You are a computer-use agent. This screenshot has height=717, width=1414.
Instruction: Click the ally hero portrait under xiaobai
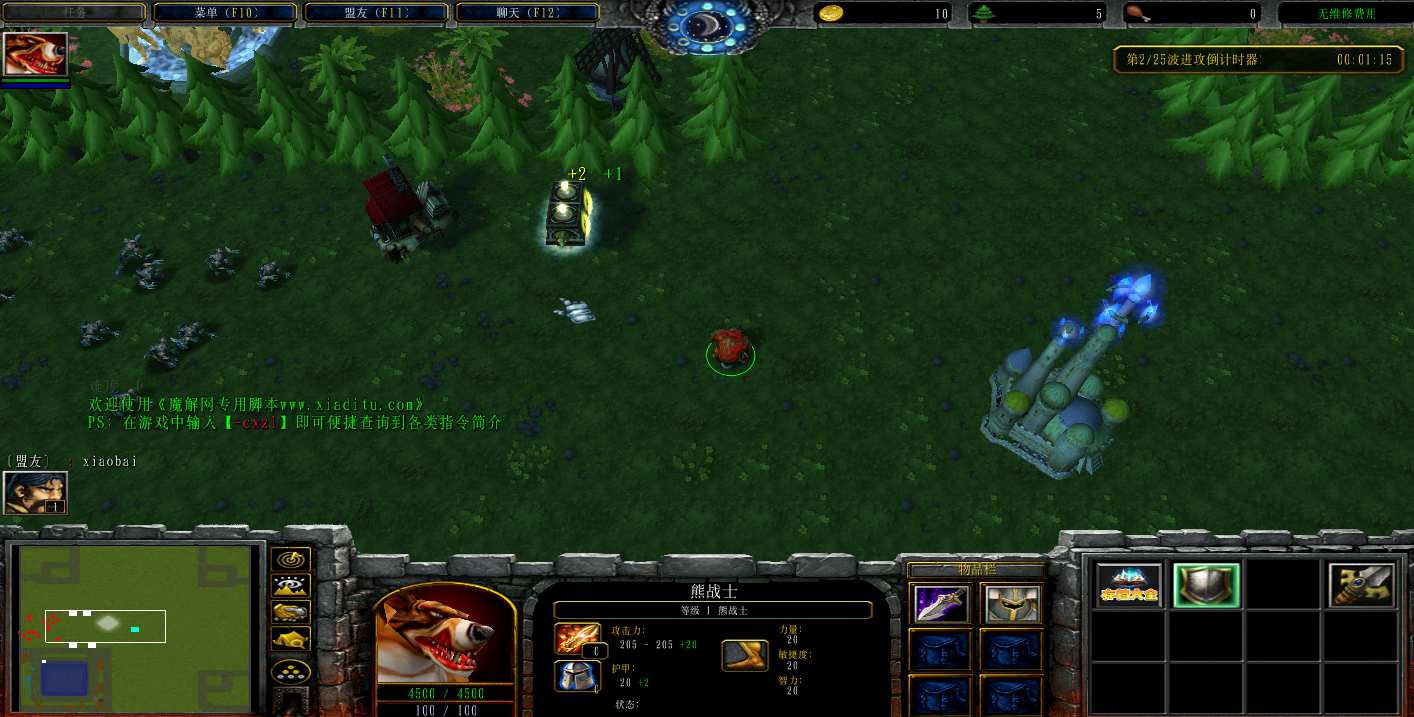pyautogui.click(x=36, y=492)
